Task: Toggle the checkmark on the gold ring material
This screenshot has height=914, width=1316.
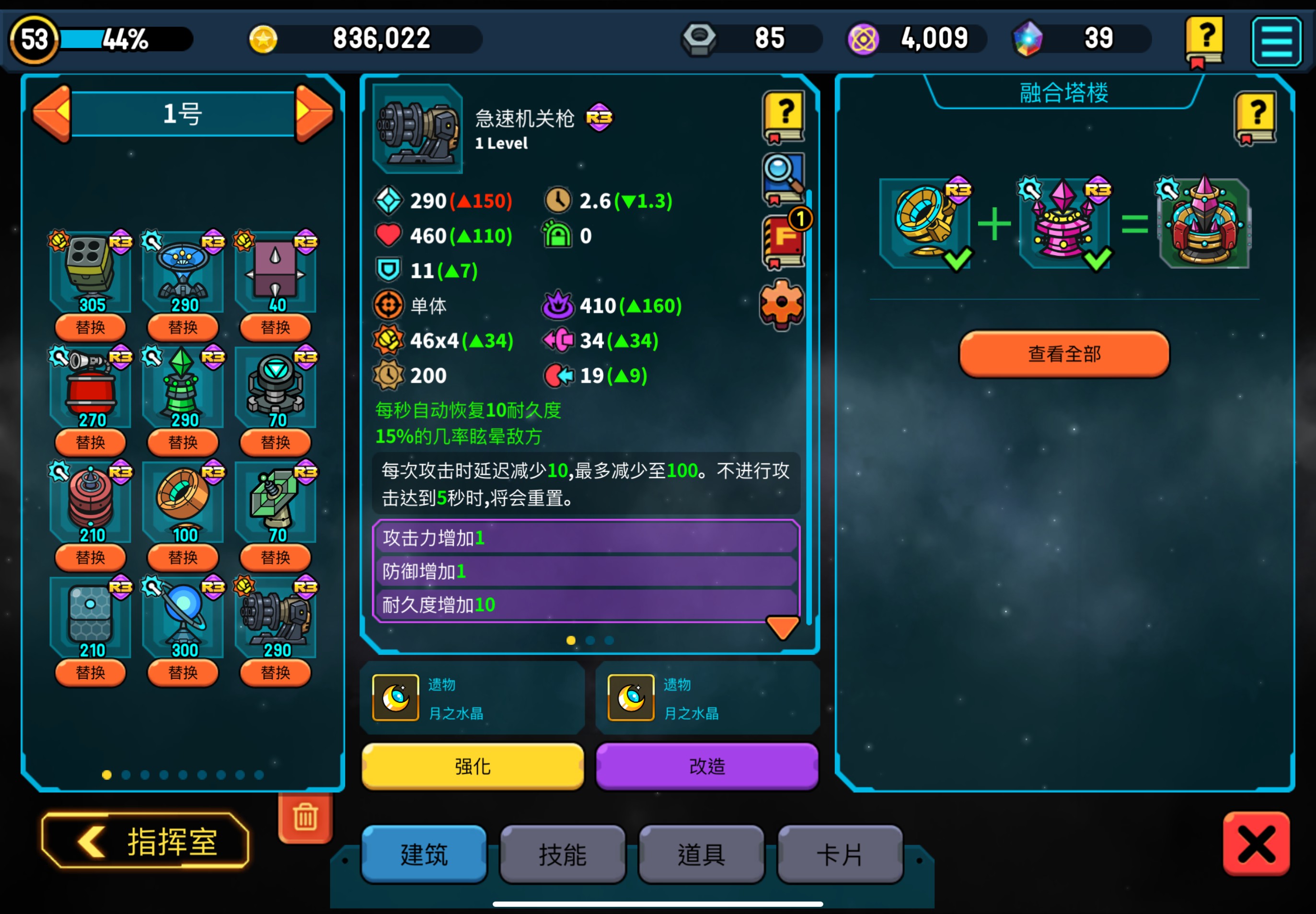Action: pos(958,259)
